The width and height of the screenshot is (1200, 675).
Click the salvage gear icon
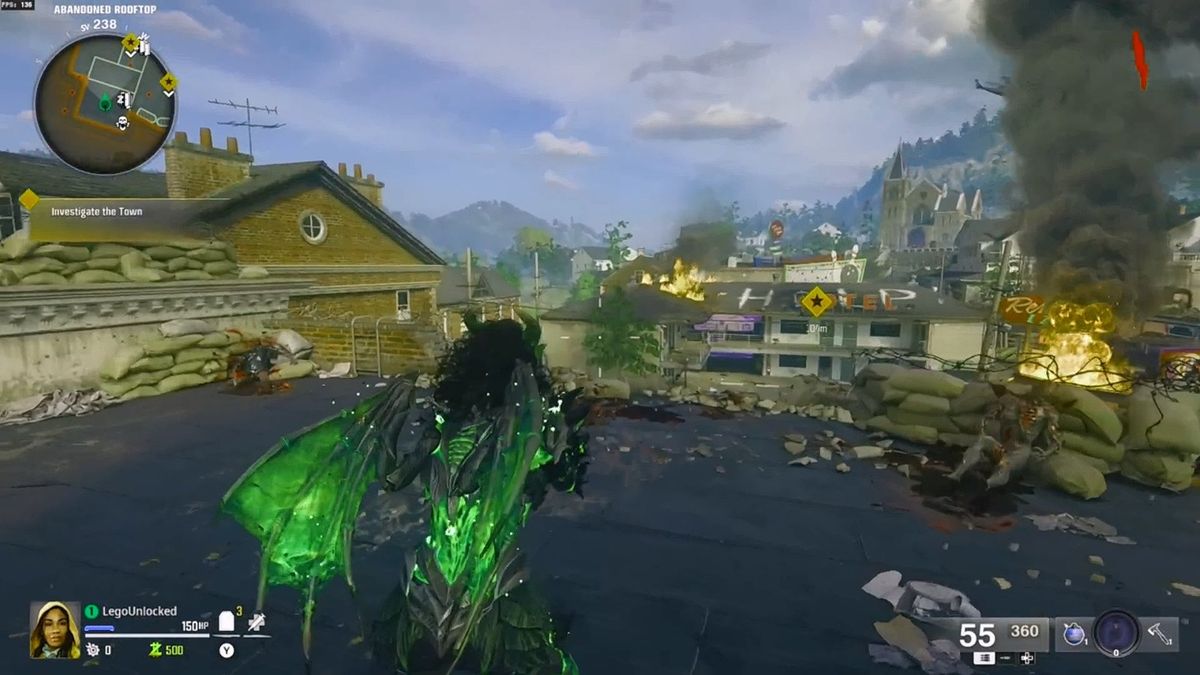[93, 650]
